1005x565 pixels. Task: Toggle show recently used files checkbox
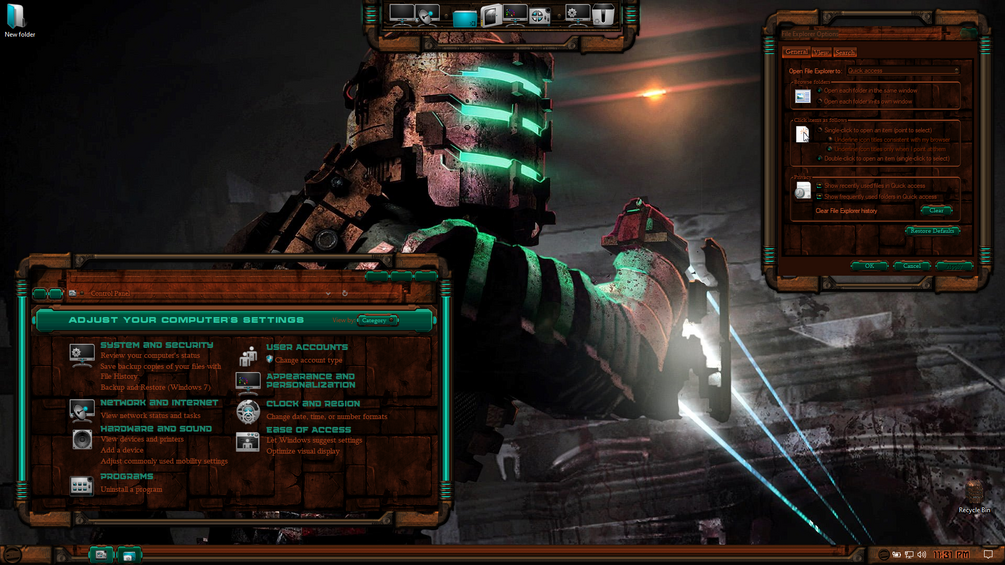point(819,185)
